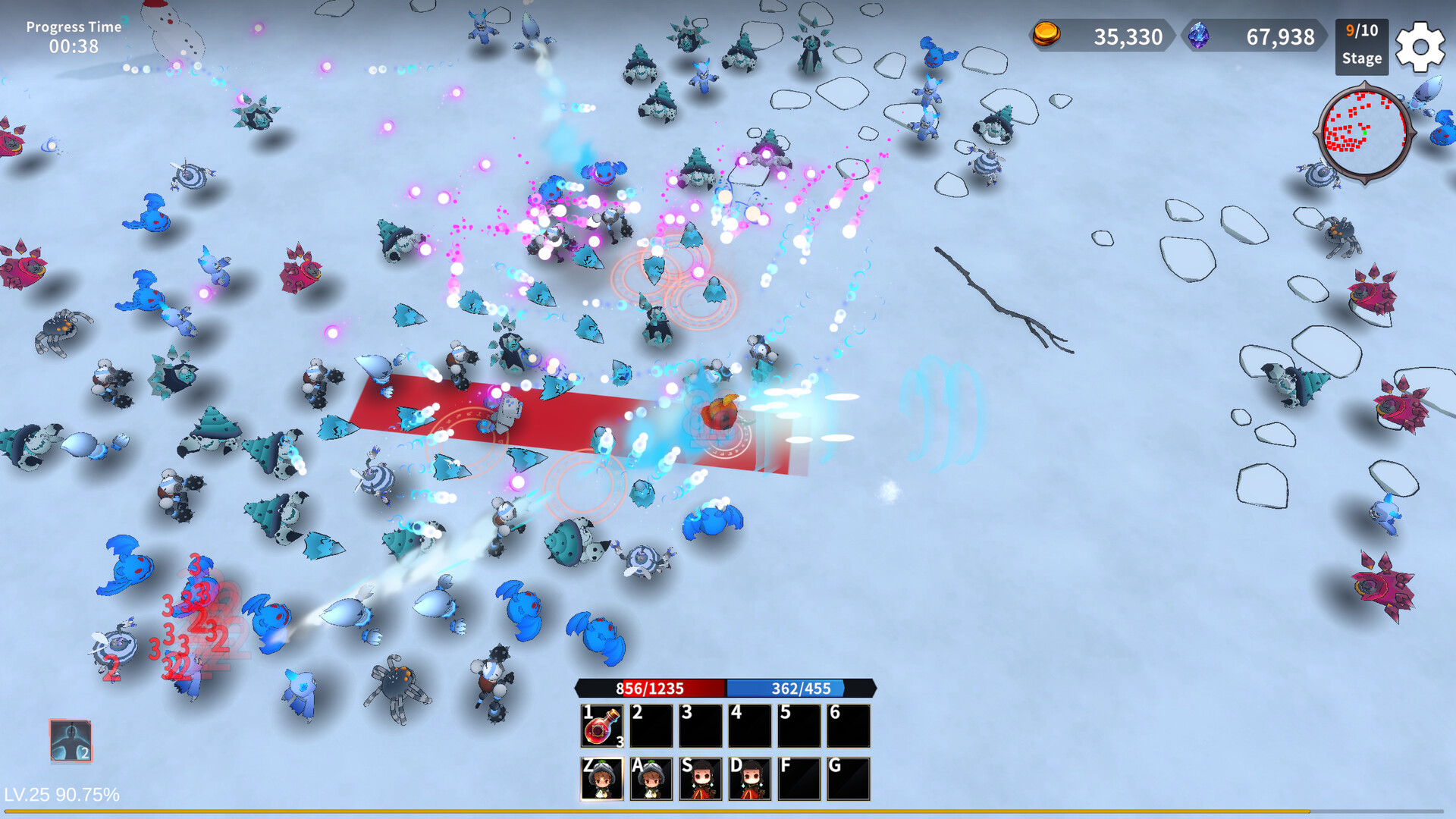Click the empty F skill slot
1456x819 pixels.
(x=801, y=780)
